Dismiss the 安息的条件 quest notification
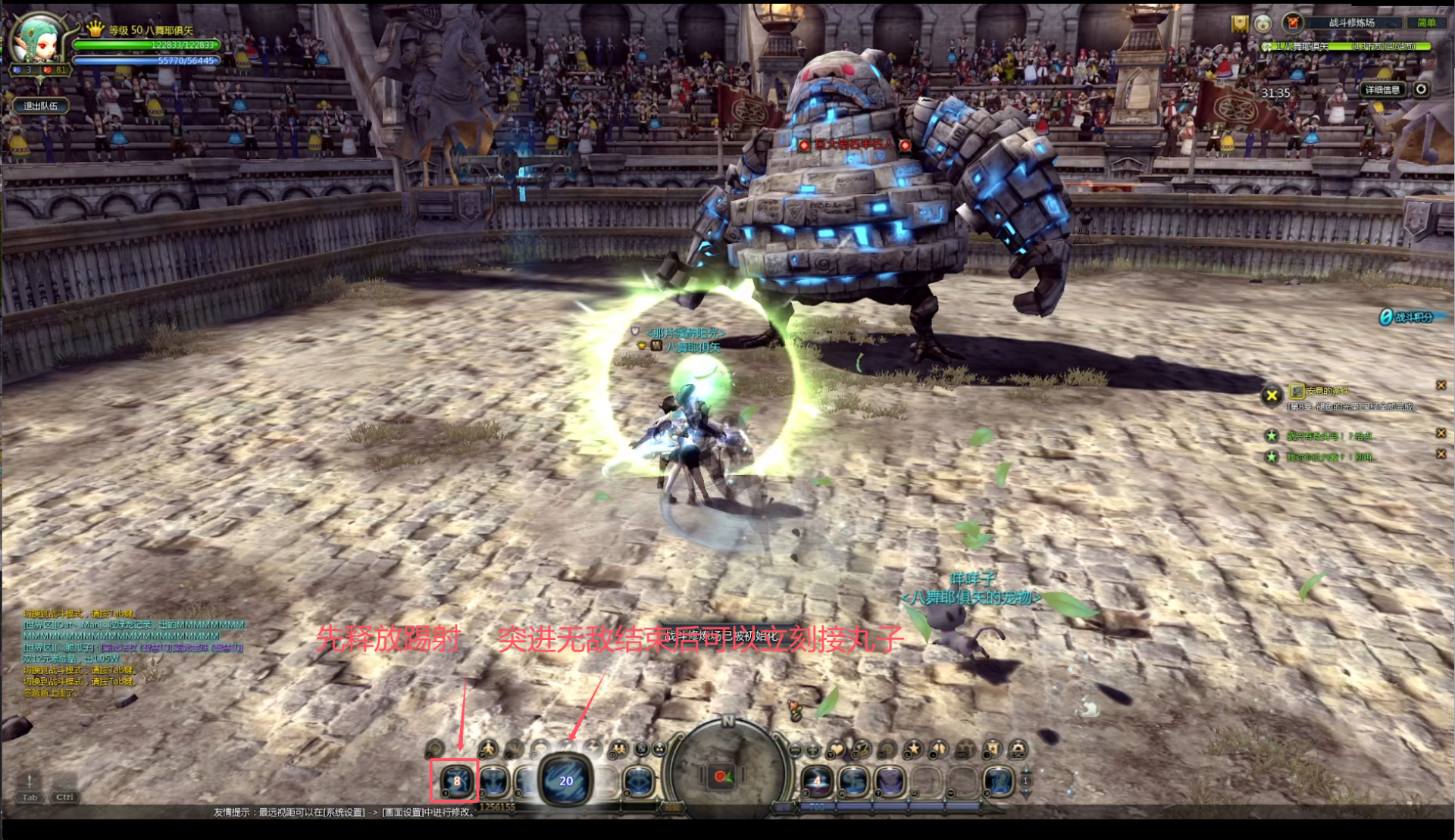Screen dimensions: 1455x840 pos(1441,386)
